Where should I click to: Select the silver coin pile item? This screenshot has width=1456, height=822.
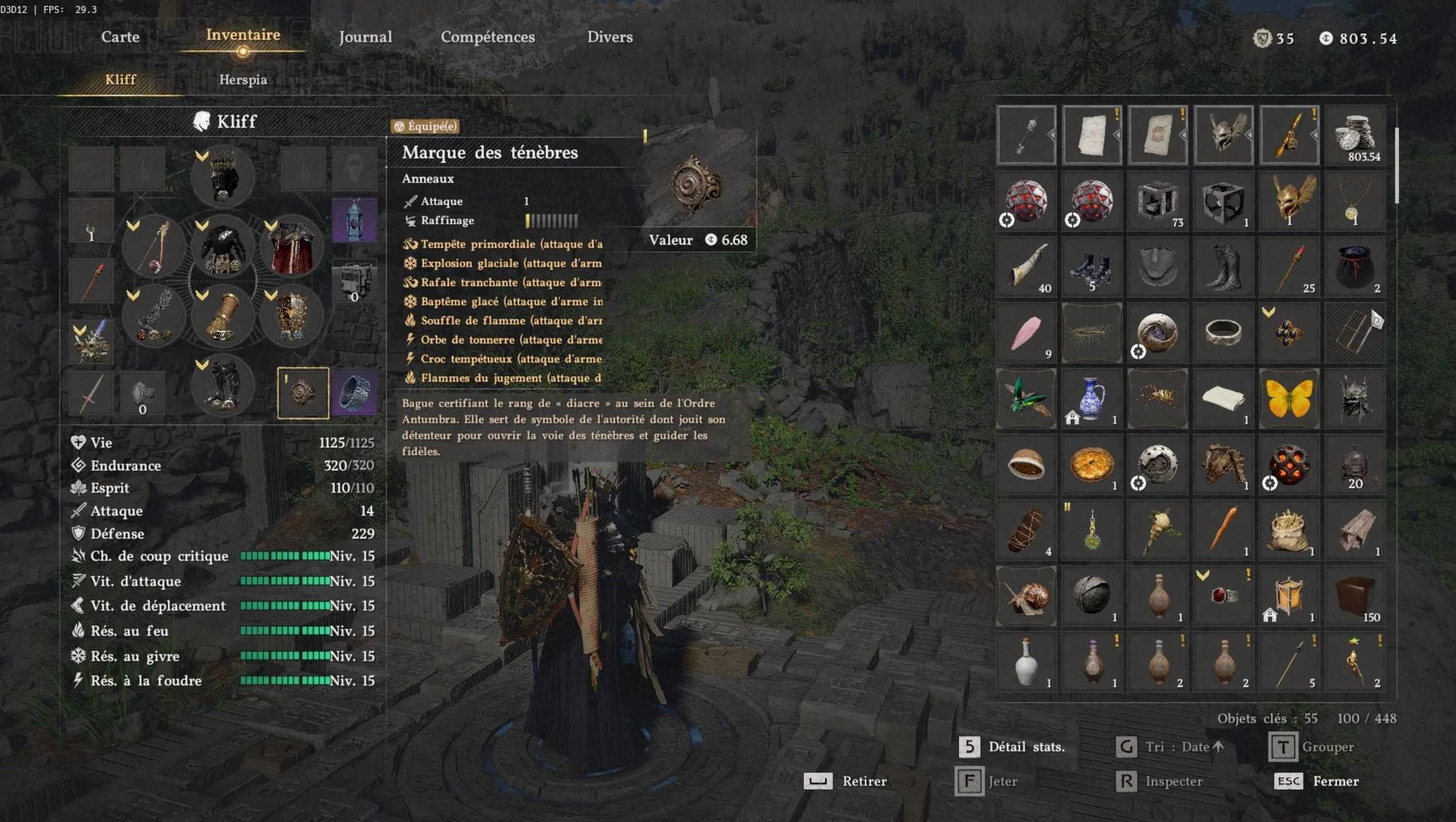pyautogui.click(x=1355, y=136)
